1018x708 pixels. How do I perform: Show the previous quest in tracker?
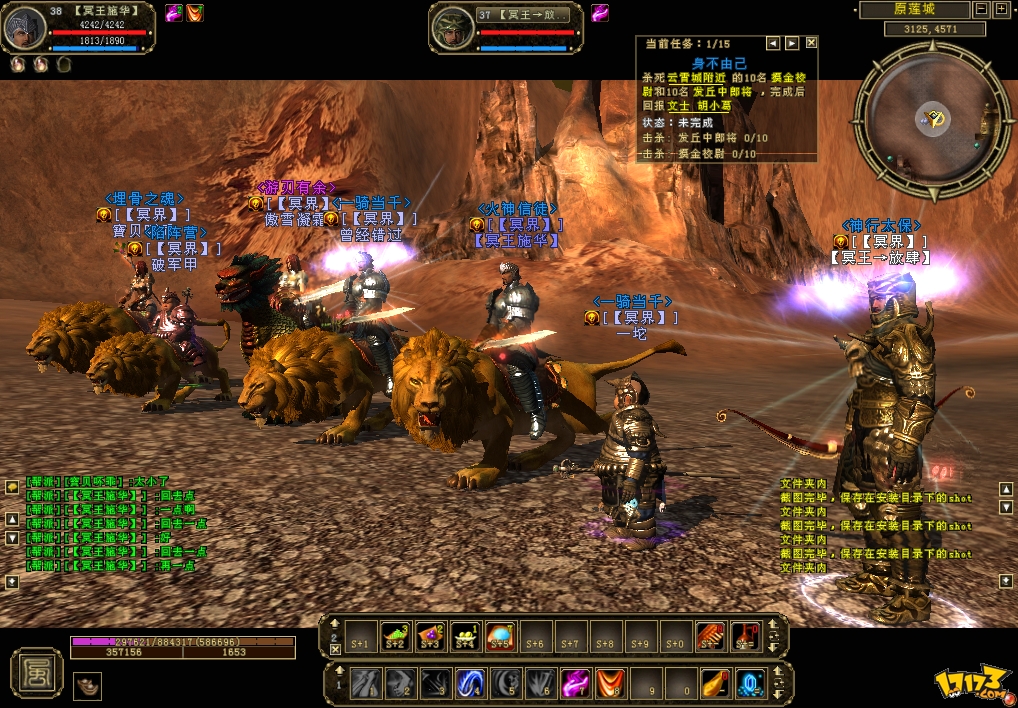[x=773, y=43]
